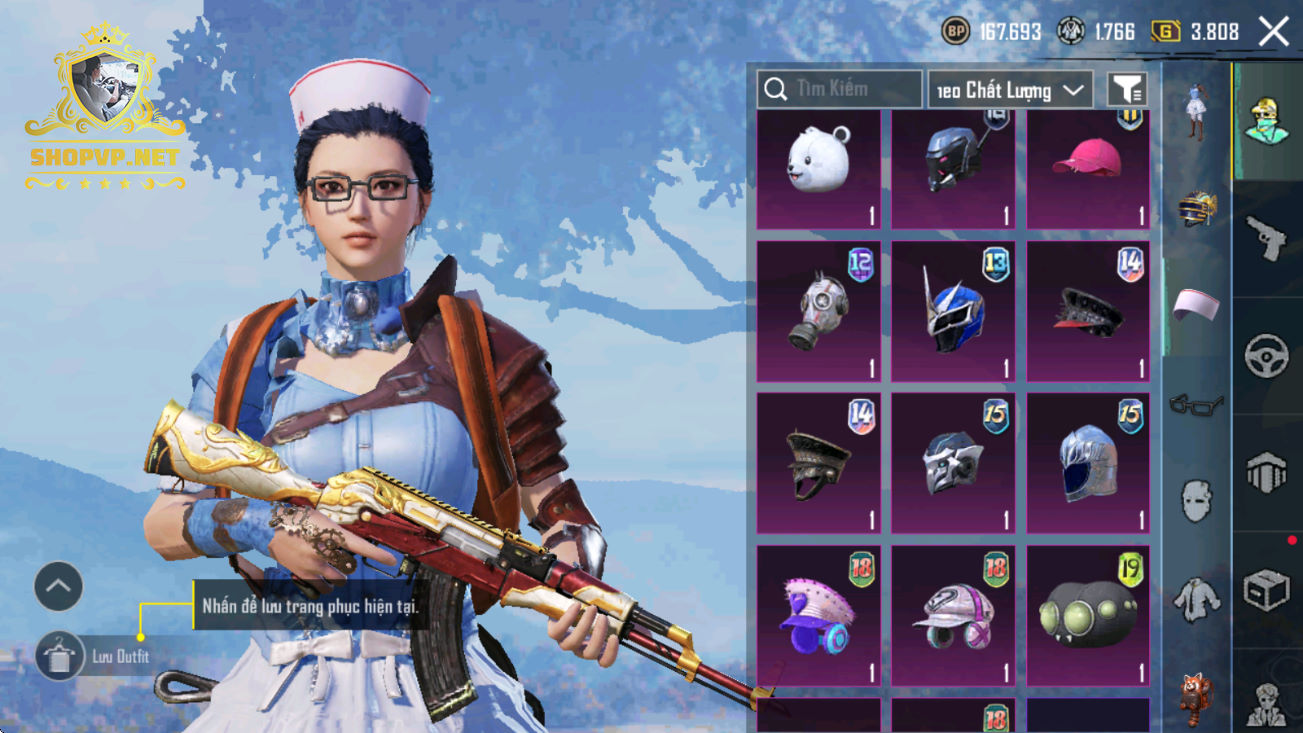Viewport: 1303px width, 733px height.
Task: Click the round up-arrow button
Action: click(x=58, y=587)
